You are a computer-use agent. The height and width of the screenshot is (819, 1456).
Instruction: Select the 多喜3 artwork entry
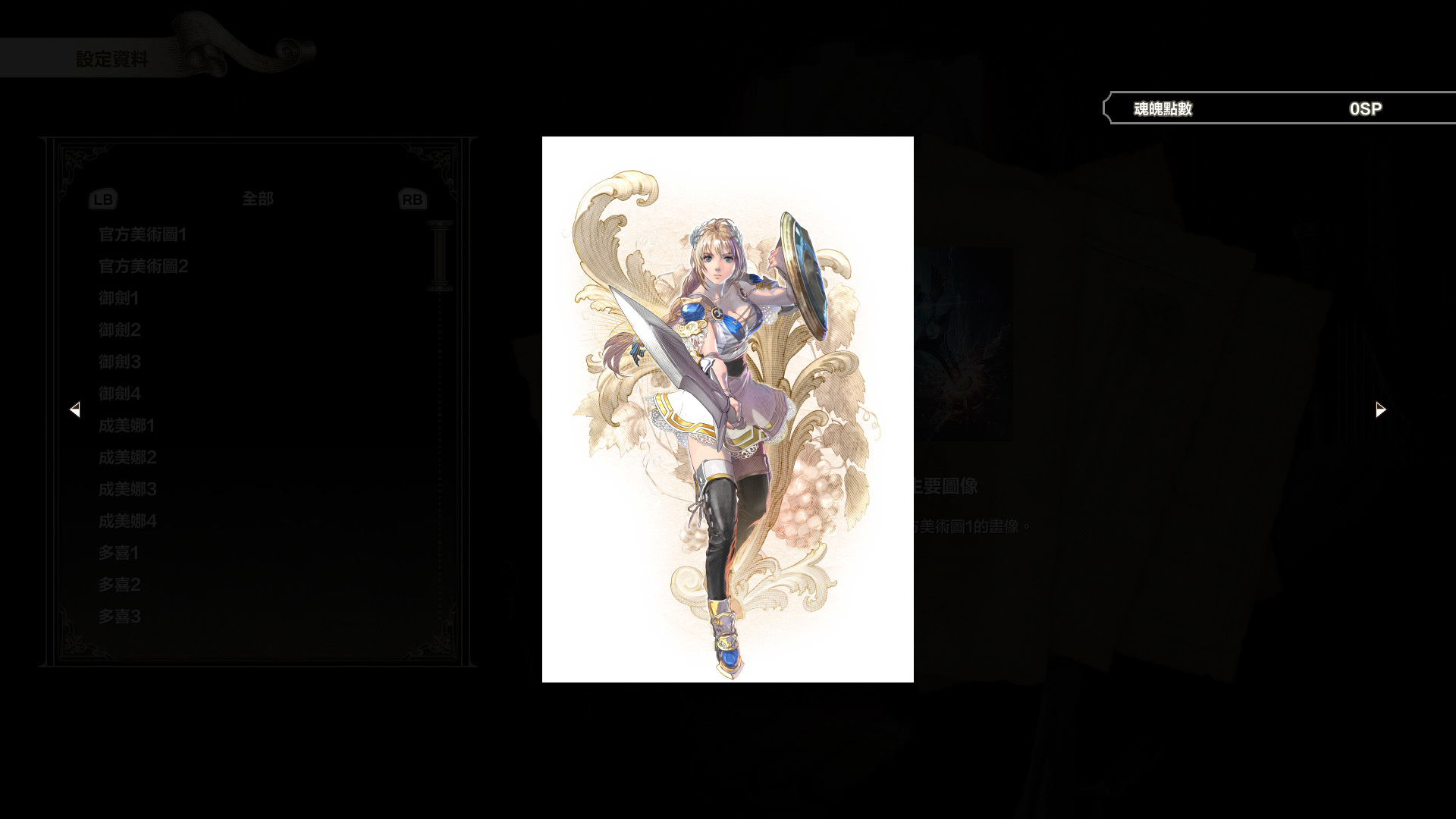118,617
